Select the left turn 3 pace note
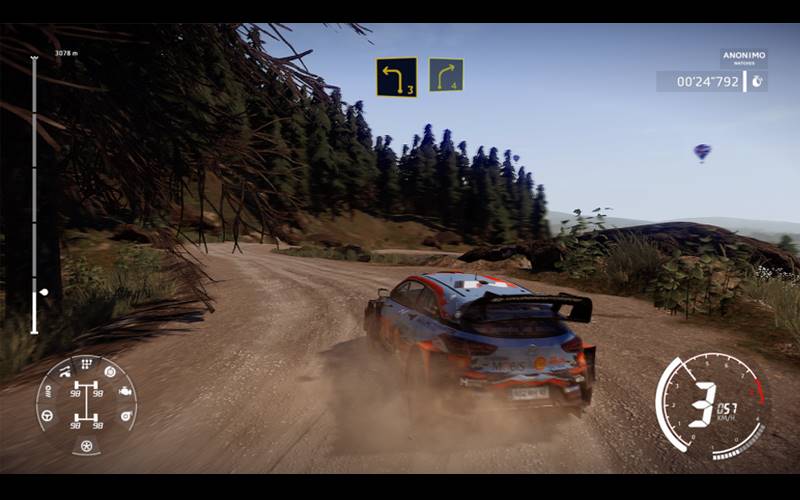800x500 pixels. coord(396,77)
